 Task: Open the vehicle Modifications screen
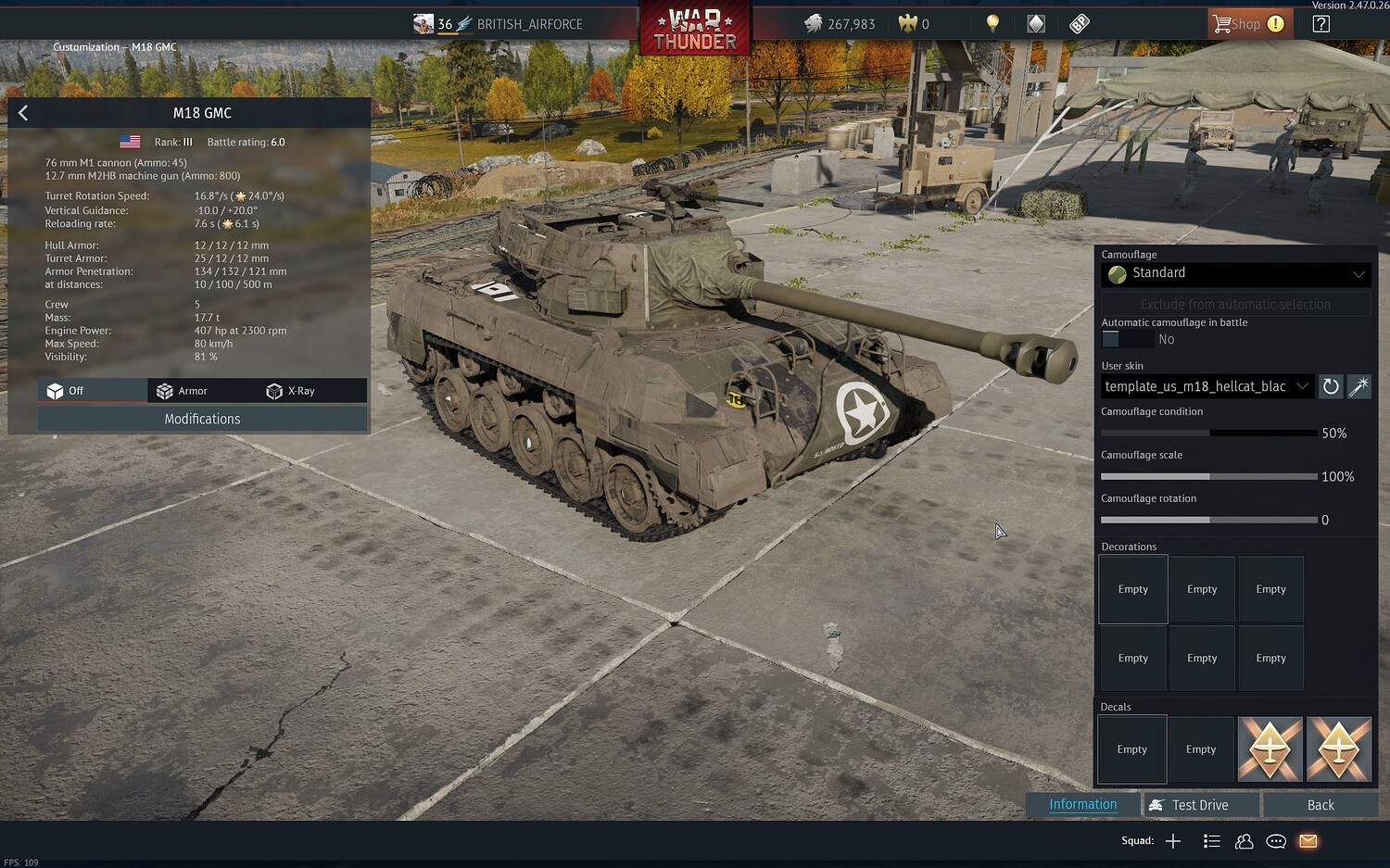tap(202, 419)
